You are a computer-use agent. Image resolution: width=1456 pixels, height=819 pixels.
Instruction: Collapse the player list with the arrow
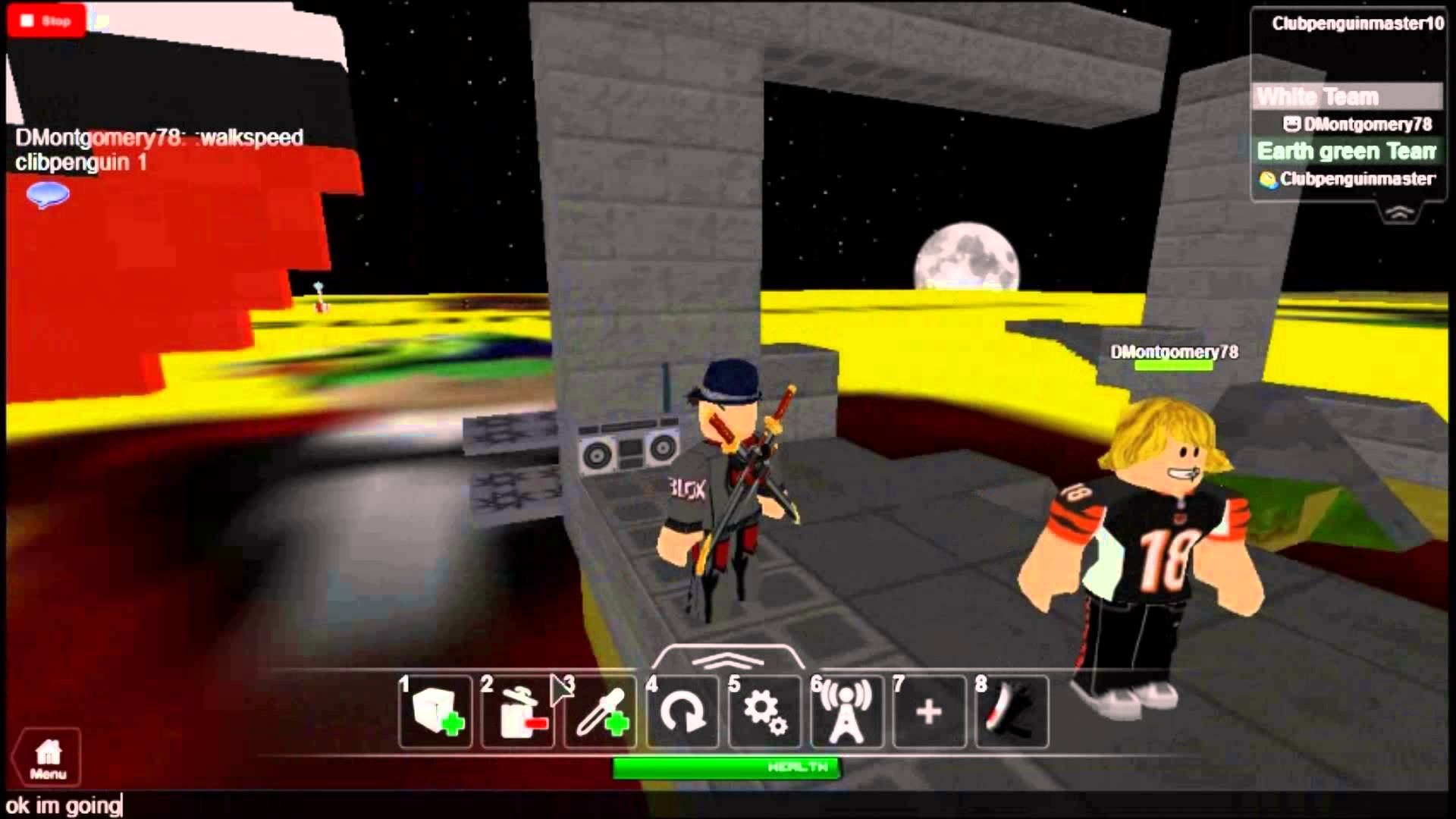(x=1399, y=213)
